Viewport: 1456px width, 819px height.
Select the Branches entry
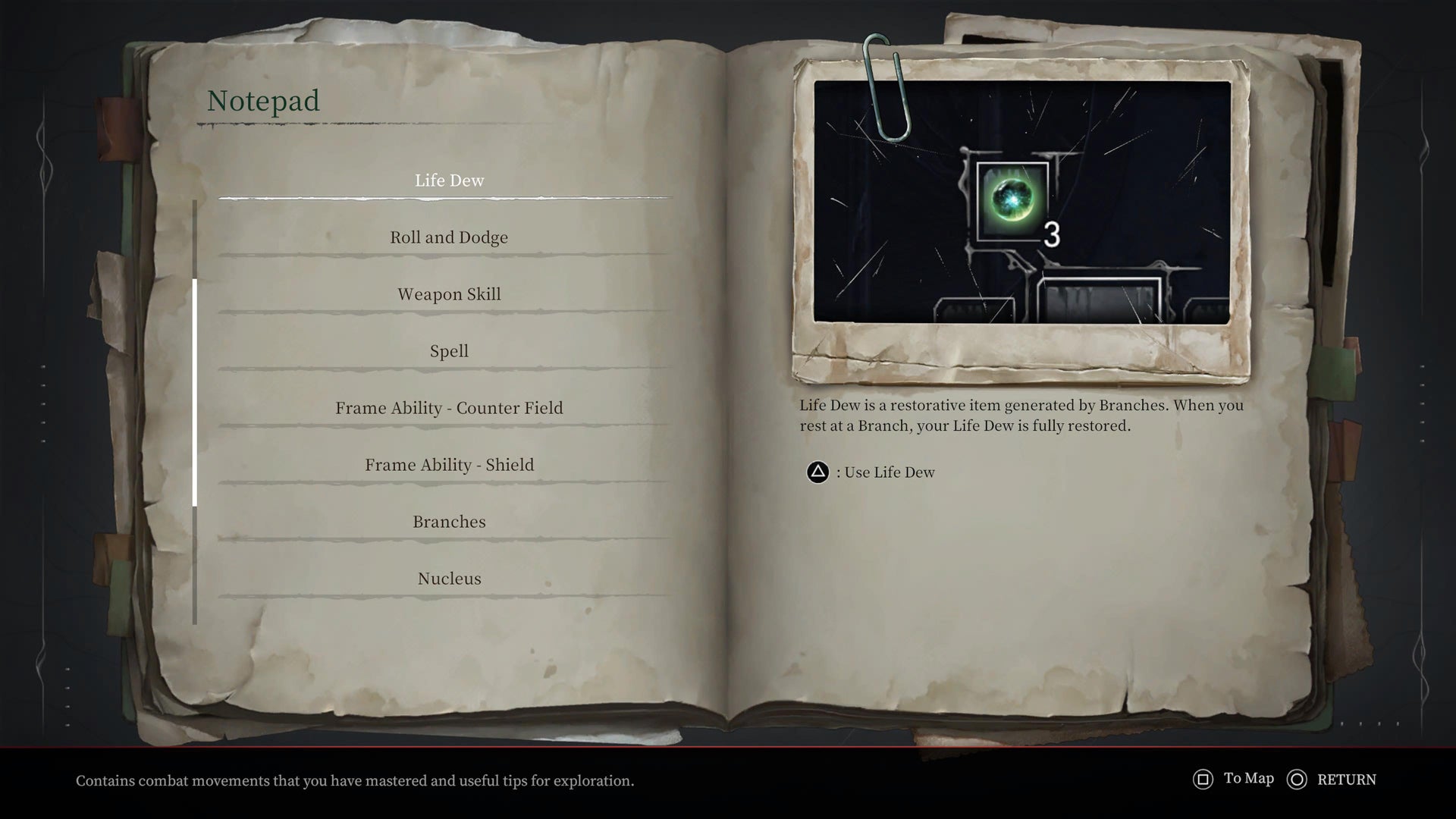click(449, 521)
